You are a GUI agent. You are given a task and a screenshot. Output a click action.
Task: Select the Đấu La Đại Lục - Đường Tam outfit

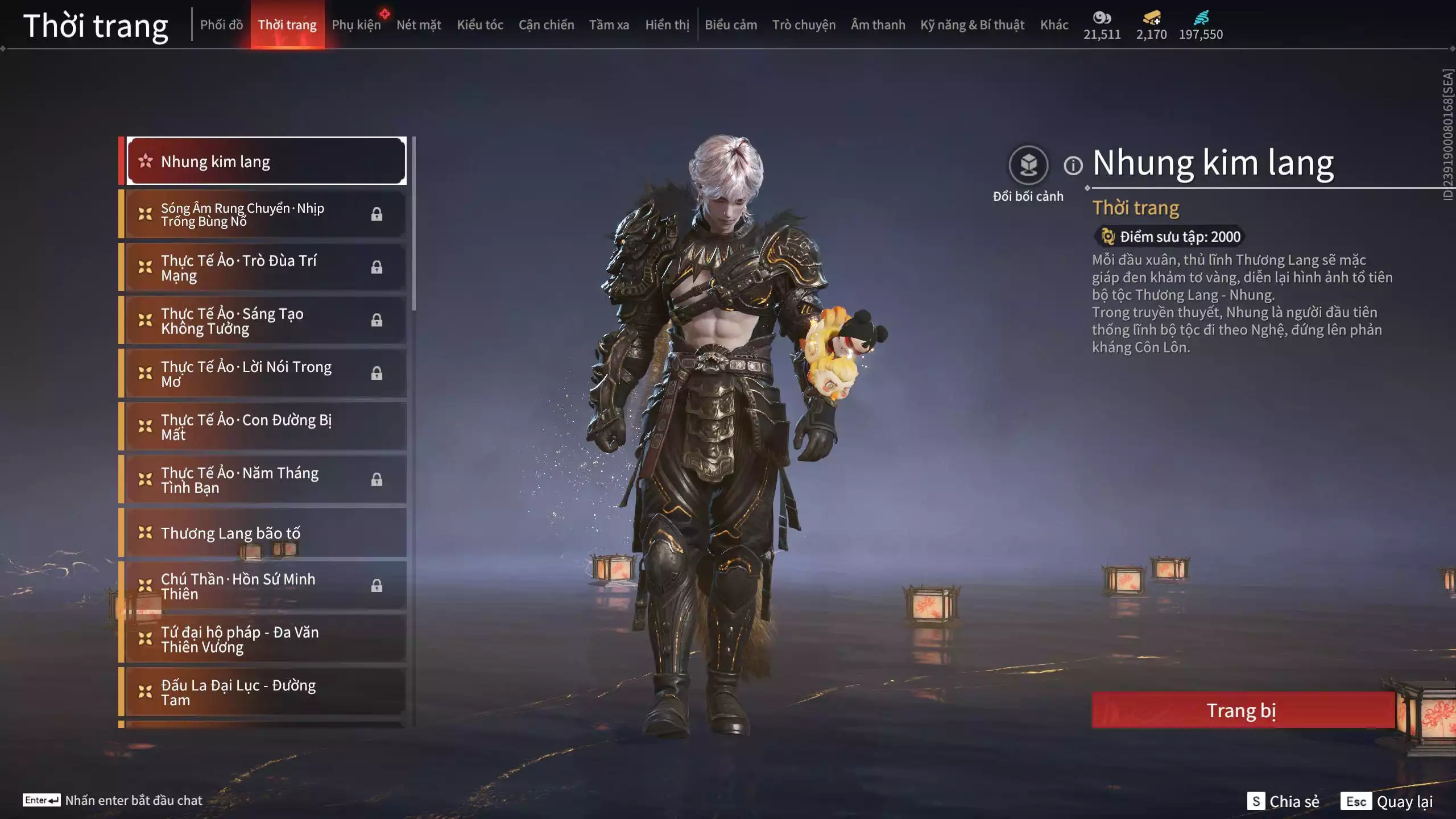point(265,692)
